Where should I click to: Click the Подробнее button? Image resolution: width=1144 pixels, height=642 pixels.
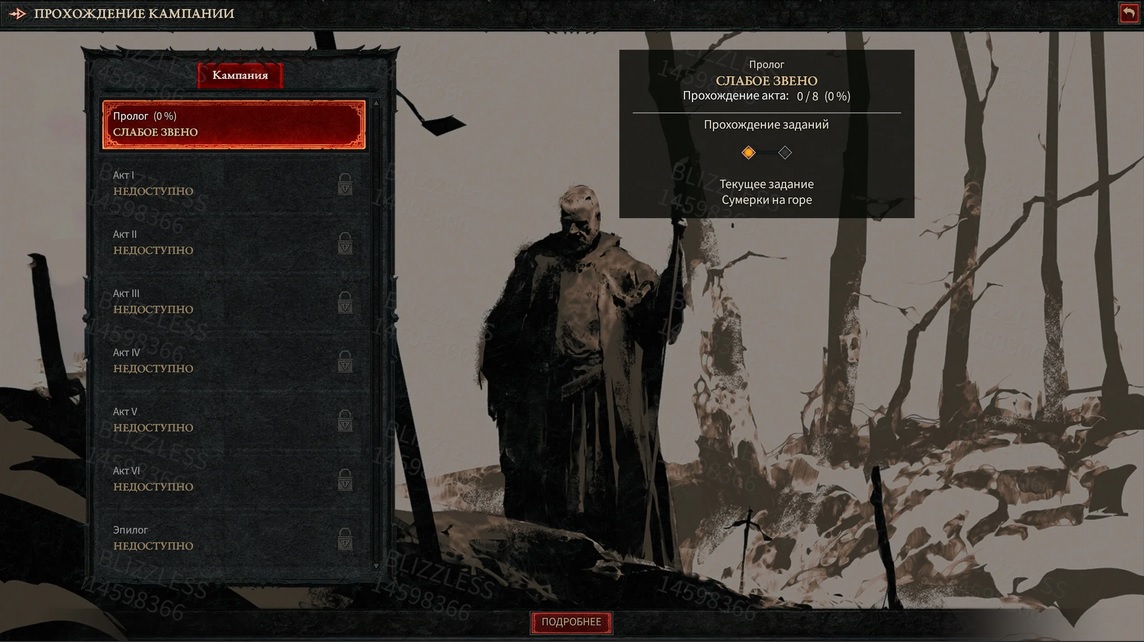click(x=571, y=622)
